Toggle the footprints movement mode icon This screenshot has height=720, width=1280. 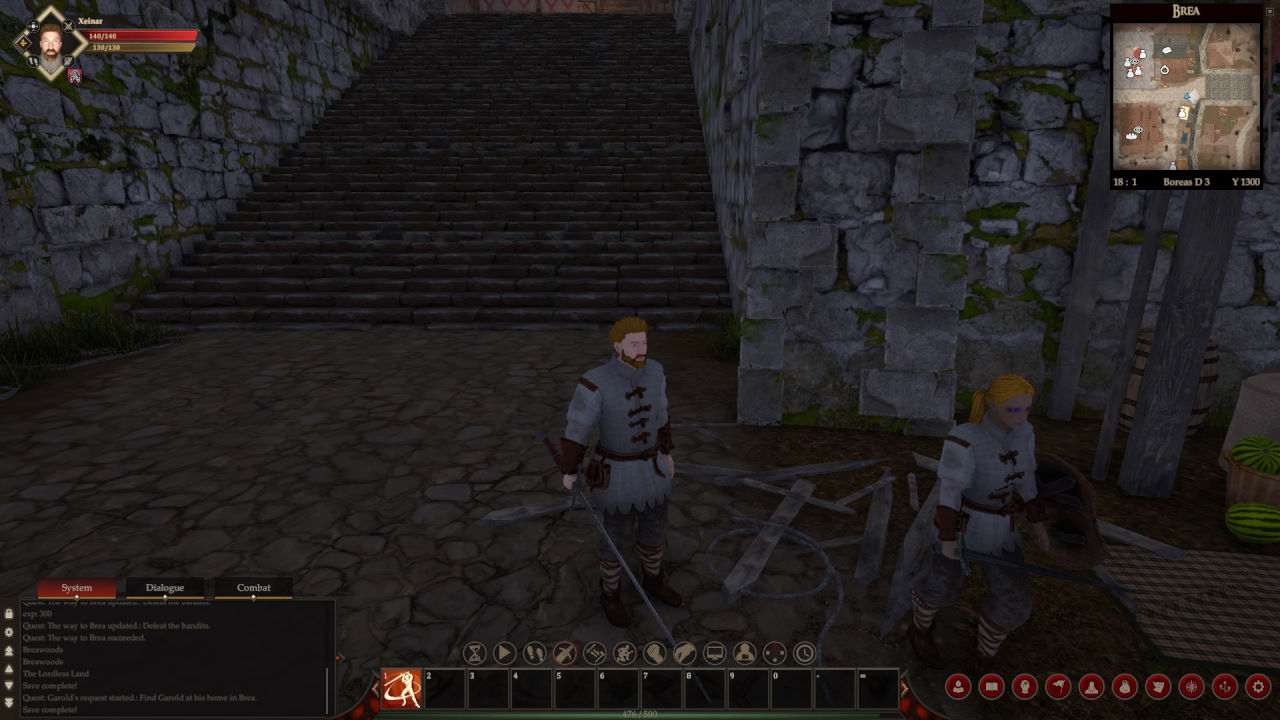point(535,654)
